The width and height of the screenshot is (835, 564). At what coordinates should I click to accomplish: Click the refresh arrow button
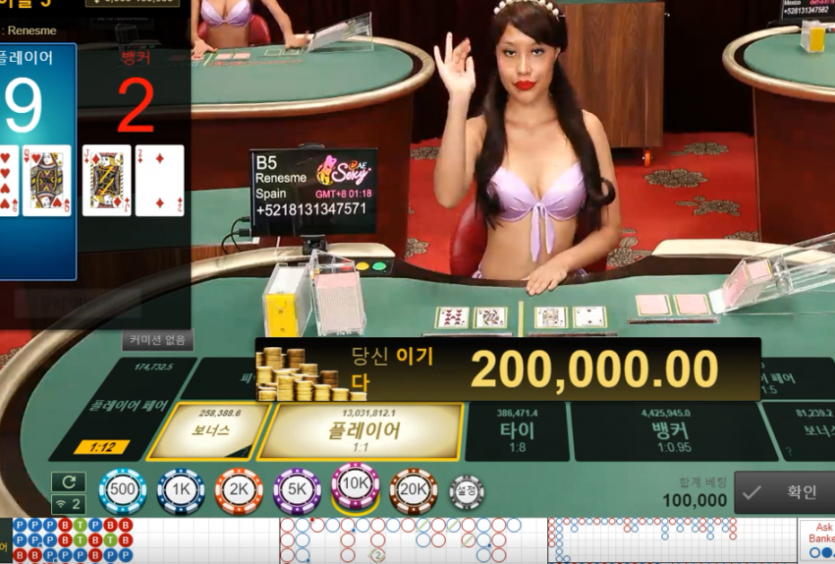pyautogui.click(x=68, y=481)
